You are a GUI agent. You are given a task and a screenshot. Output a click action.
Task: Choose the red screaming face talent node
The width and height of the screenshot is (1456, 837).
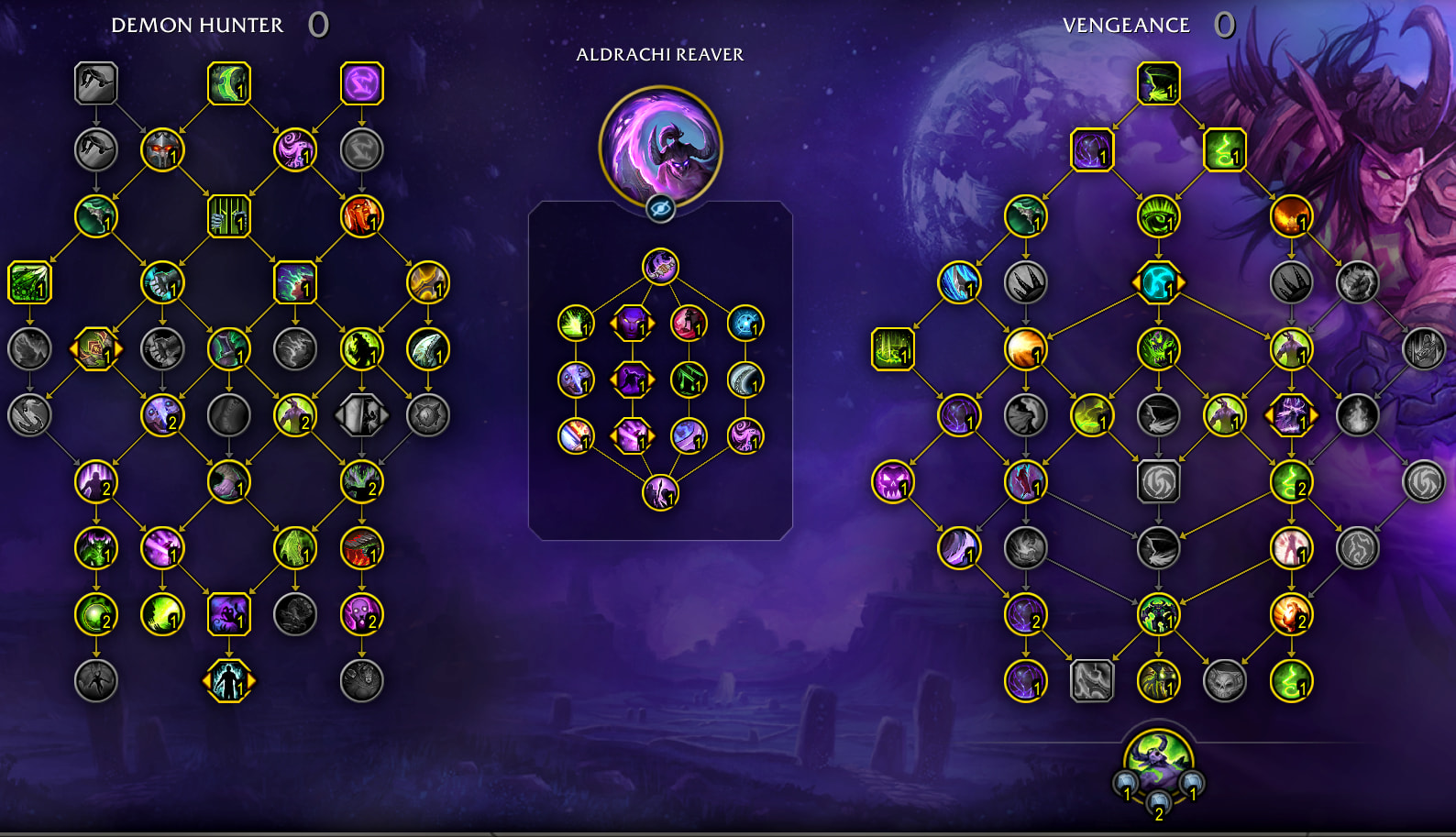coord(361,216)
